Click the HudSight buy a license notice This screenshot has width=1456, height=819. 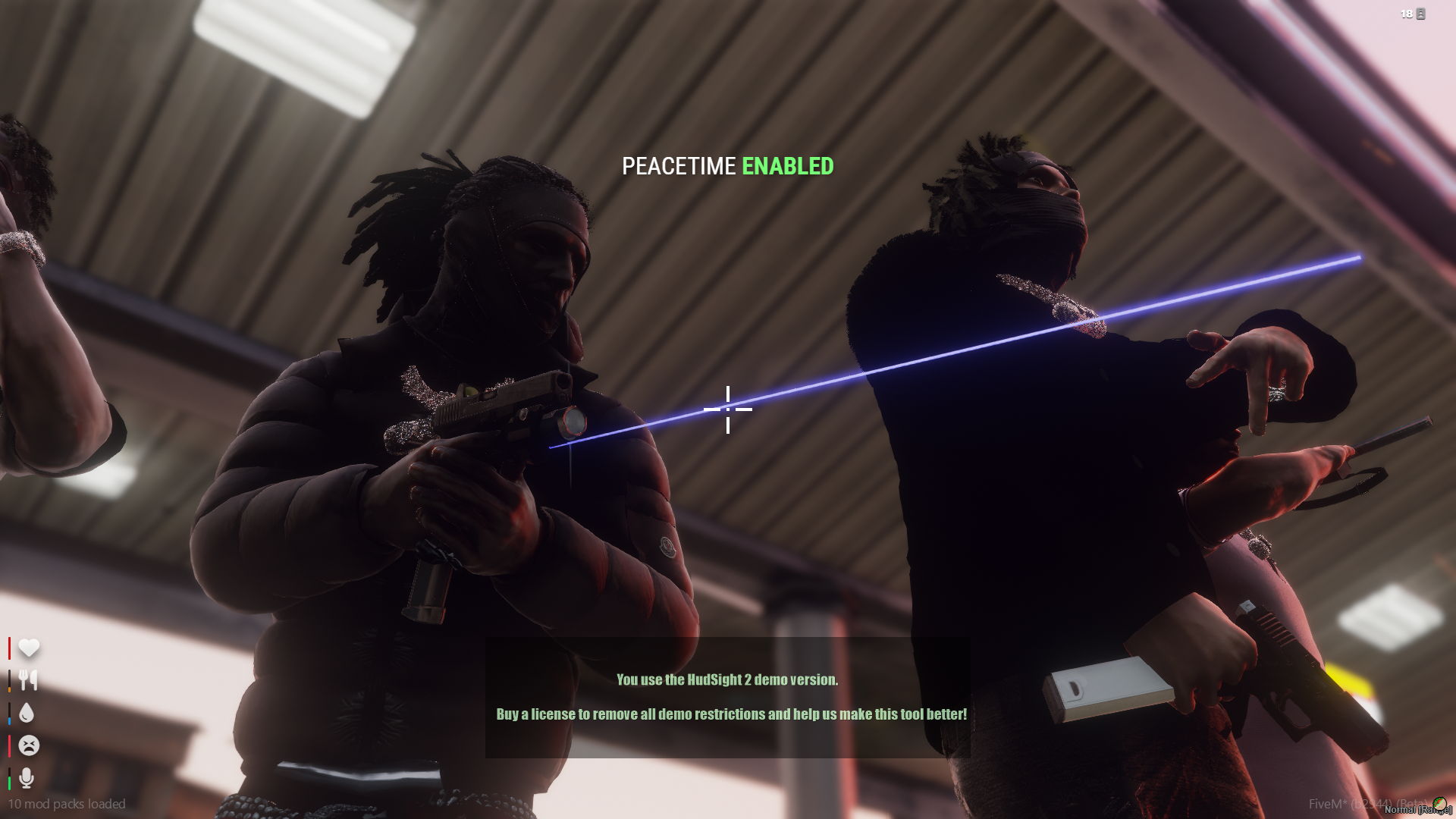click(x=731, y=714)
